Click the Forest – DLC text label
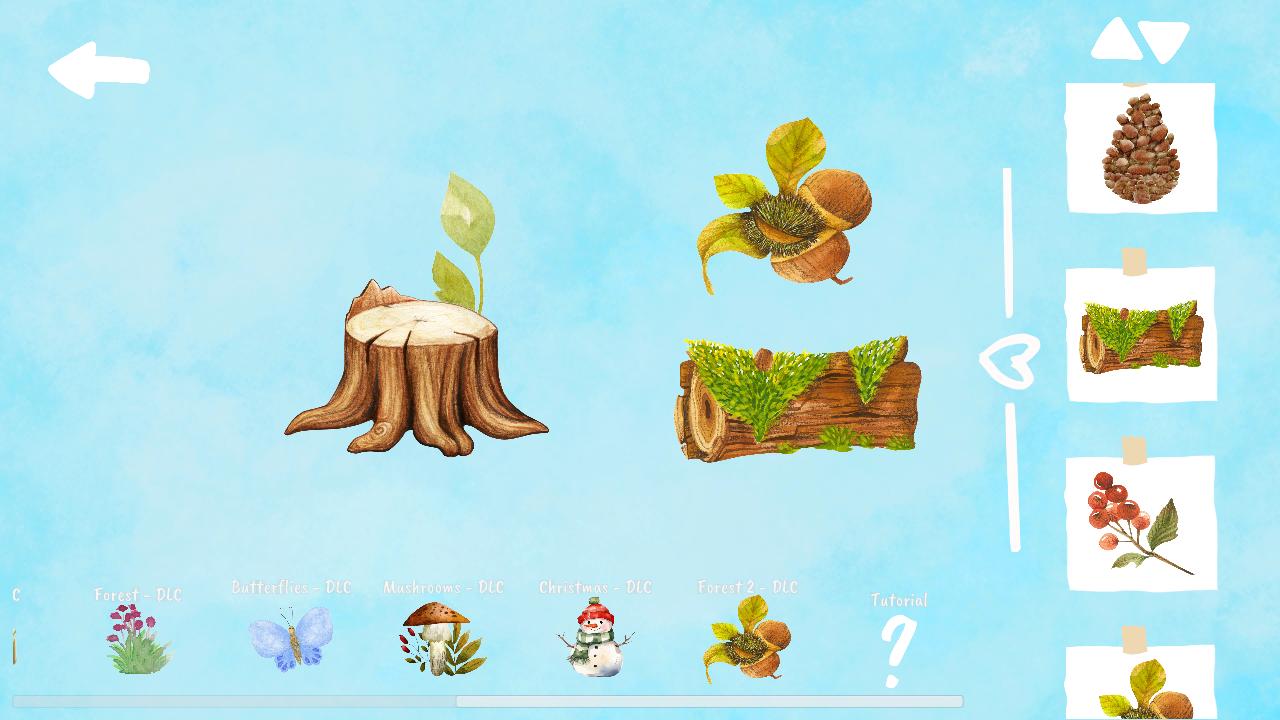The image size is (1280, 720). coord(137,594)
